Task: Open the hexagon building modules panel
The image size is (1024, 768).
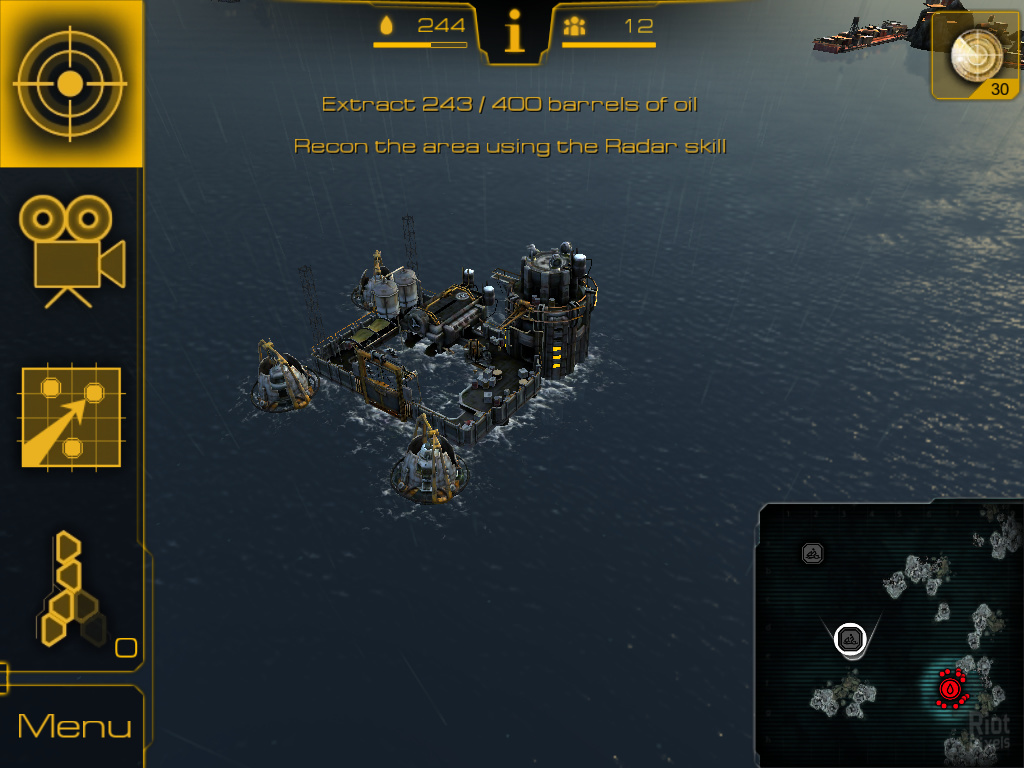Action: point(73,590)
